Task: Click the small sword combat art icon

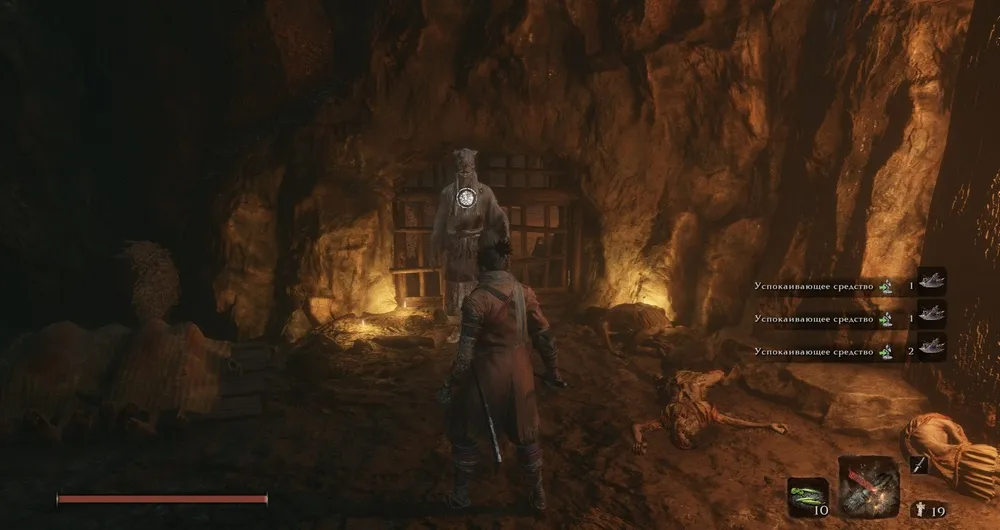Action: coord(920,464)
